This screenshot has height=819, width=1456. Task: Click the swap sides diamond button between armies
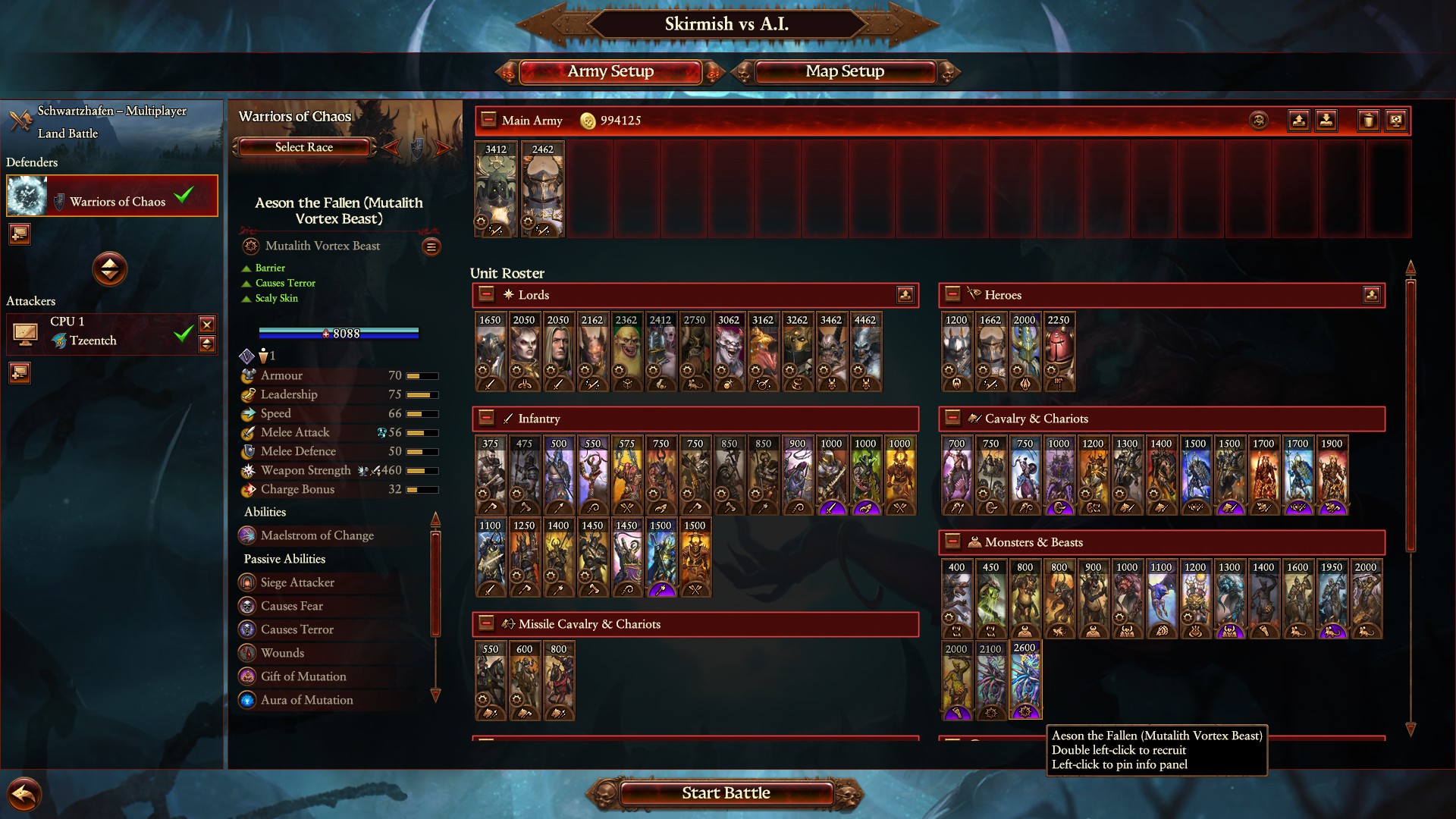click(x=110, y=269)
